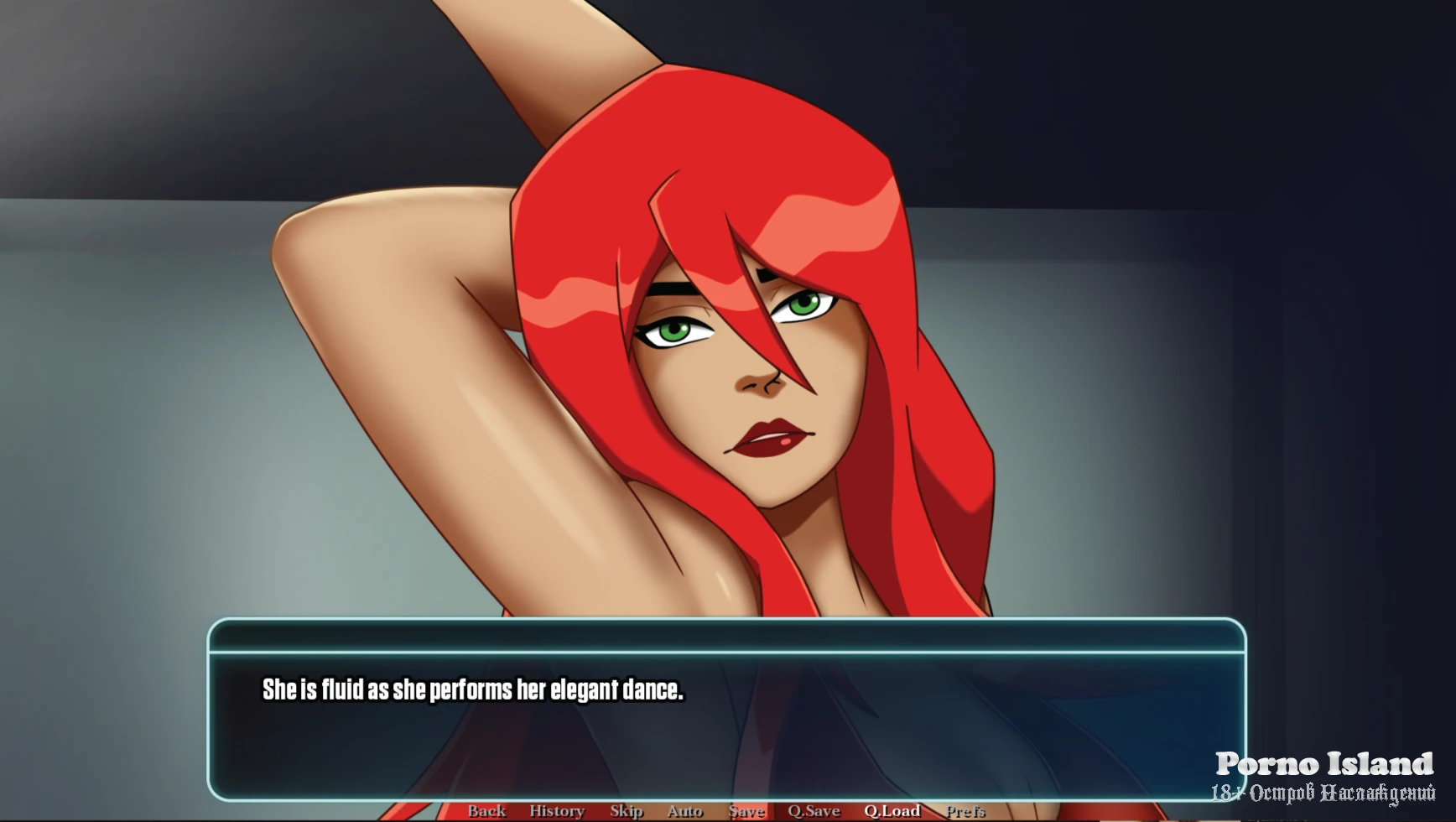Click Q.Save to quick save
Image resolution: width=1456 pixels, height=822 pixels.
pos(814,810)
